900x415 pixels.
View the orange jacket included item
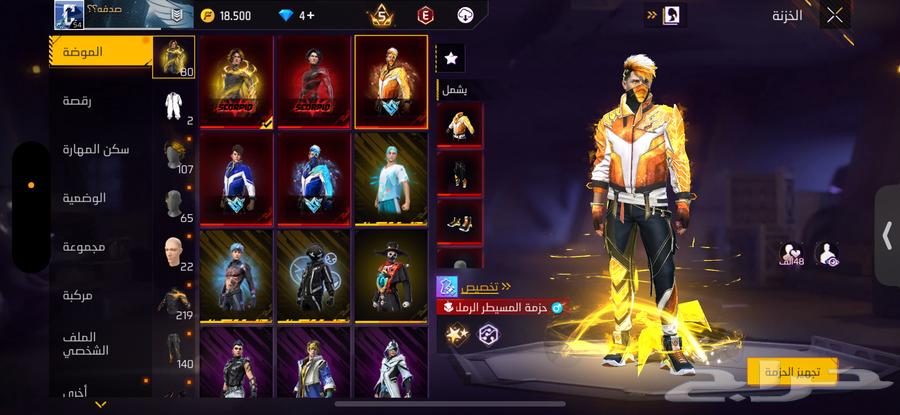click(x=460, y=124)
